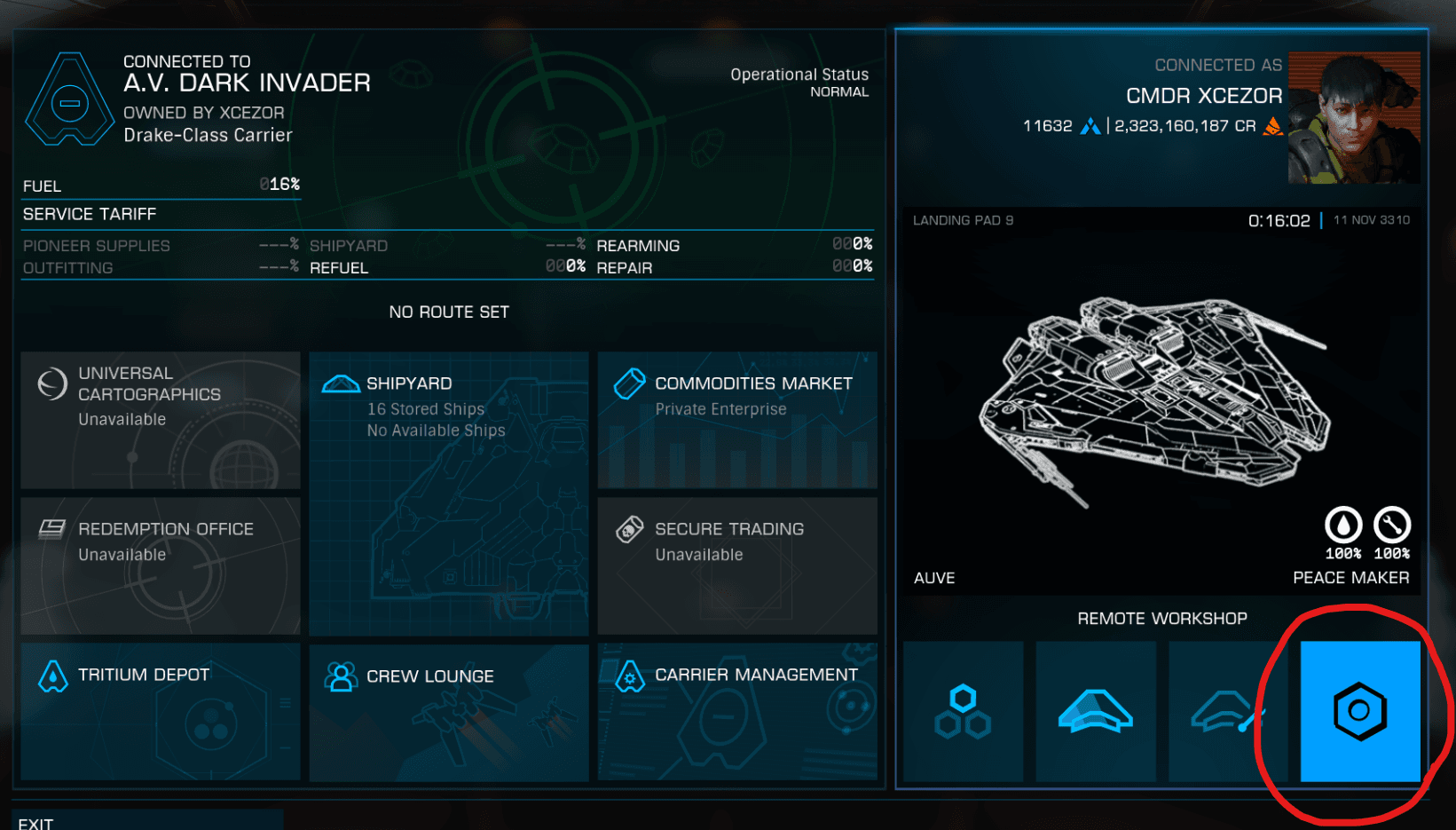This screenshot has height=830, width=1456.
Task: Click the three-hexagon workshop icon
Action: click(x=963, y=711)
